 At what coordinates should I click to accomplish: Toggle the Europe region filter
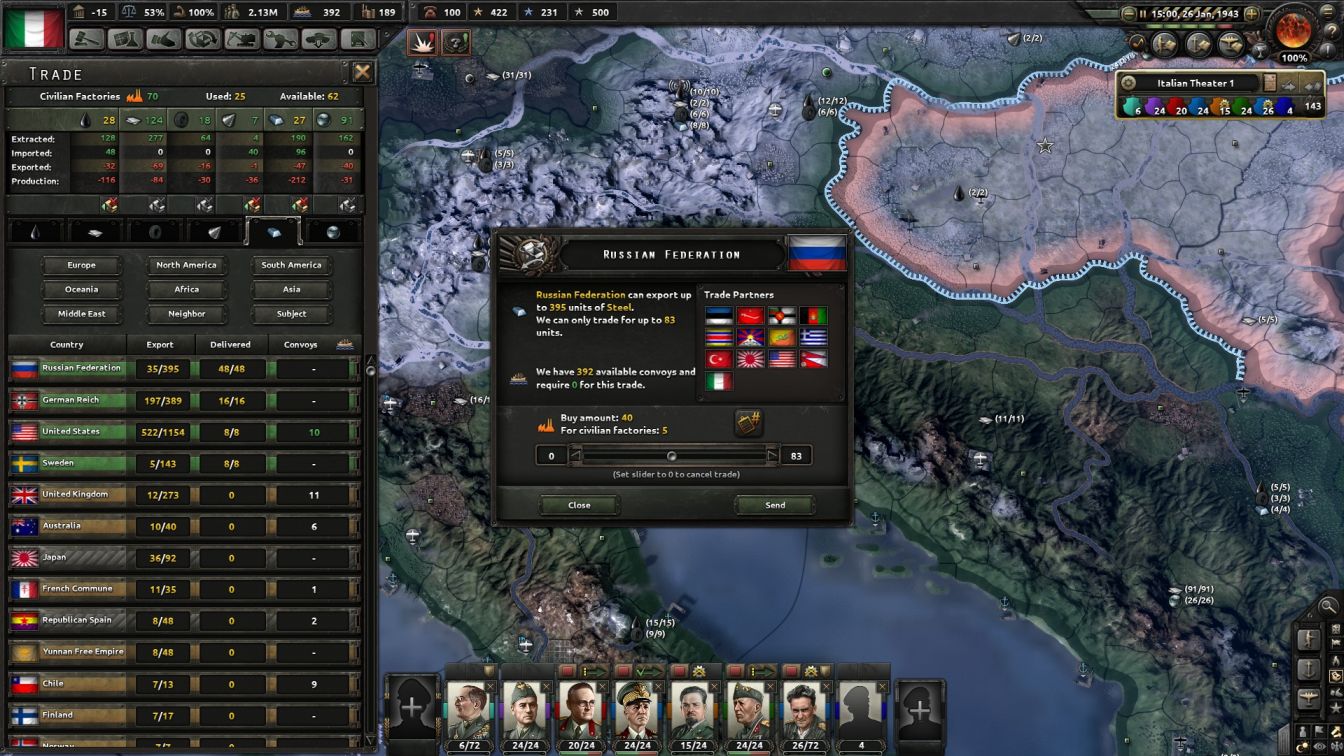click(x=81, y=264)
